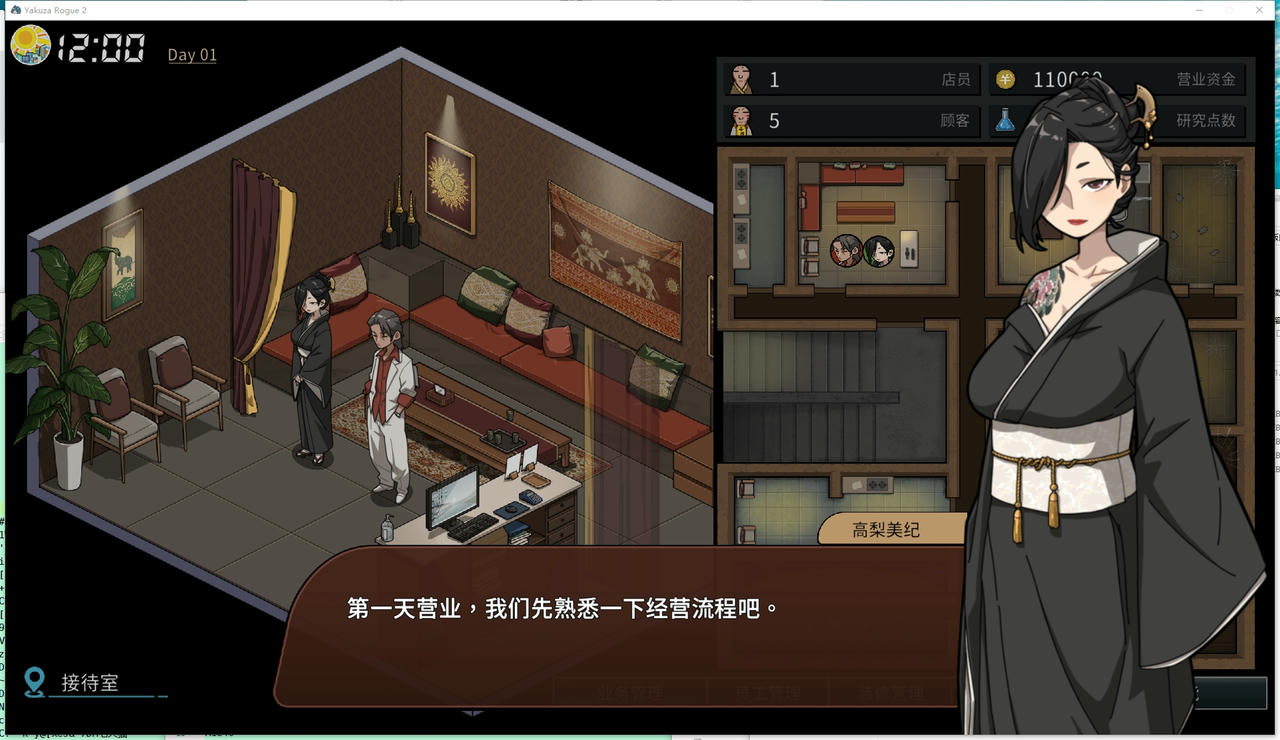Click the research points flask icon
The height and width of the screenshot is (740, 1280).
[x=1007, y=119]
